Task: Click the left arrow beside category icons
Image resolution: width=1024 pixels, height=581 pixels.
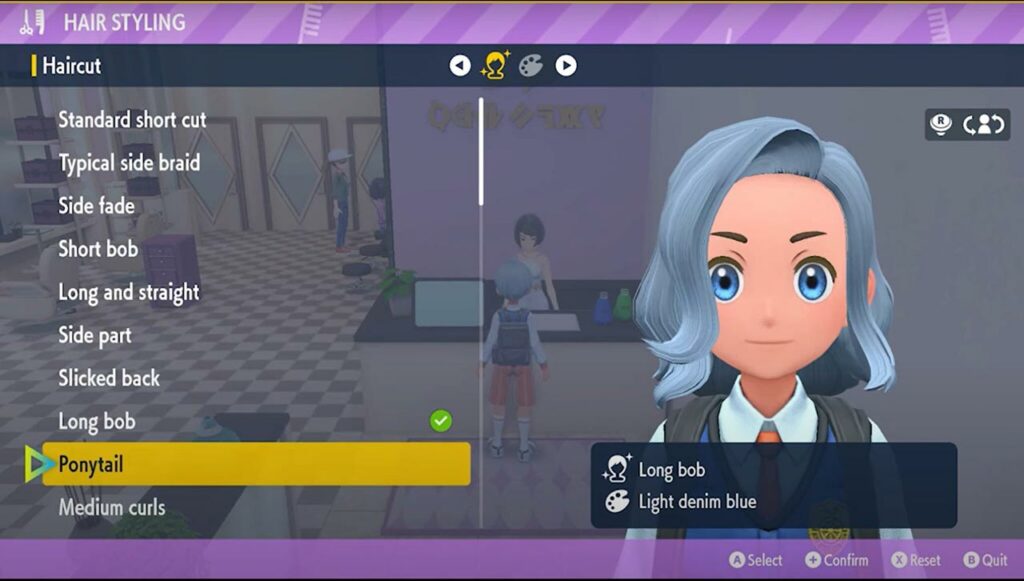Action: click(460, 66)
